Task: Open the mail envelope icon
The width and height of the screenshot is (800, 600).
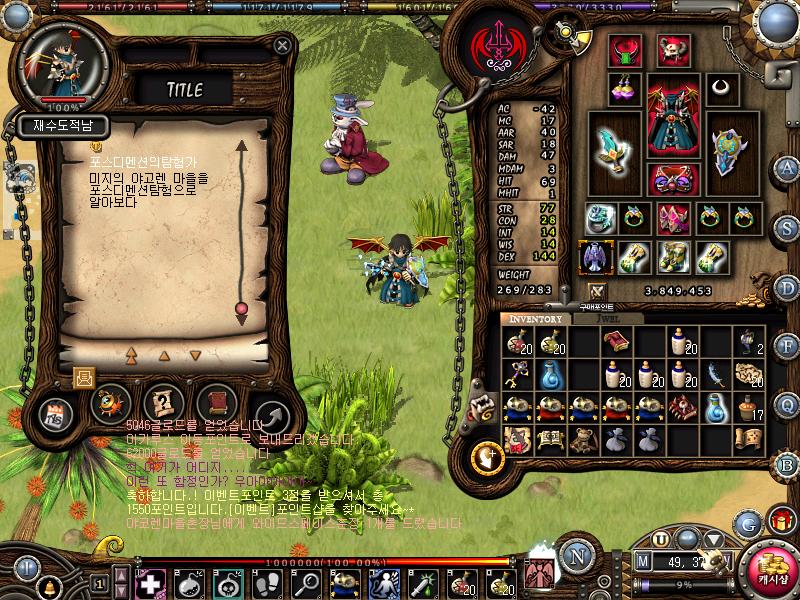Action: [x=82, y=377]
